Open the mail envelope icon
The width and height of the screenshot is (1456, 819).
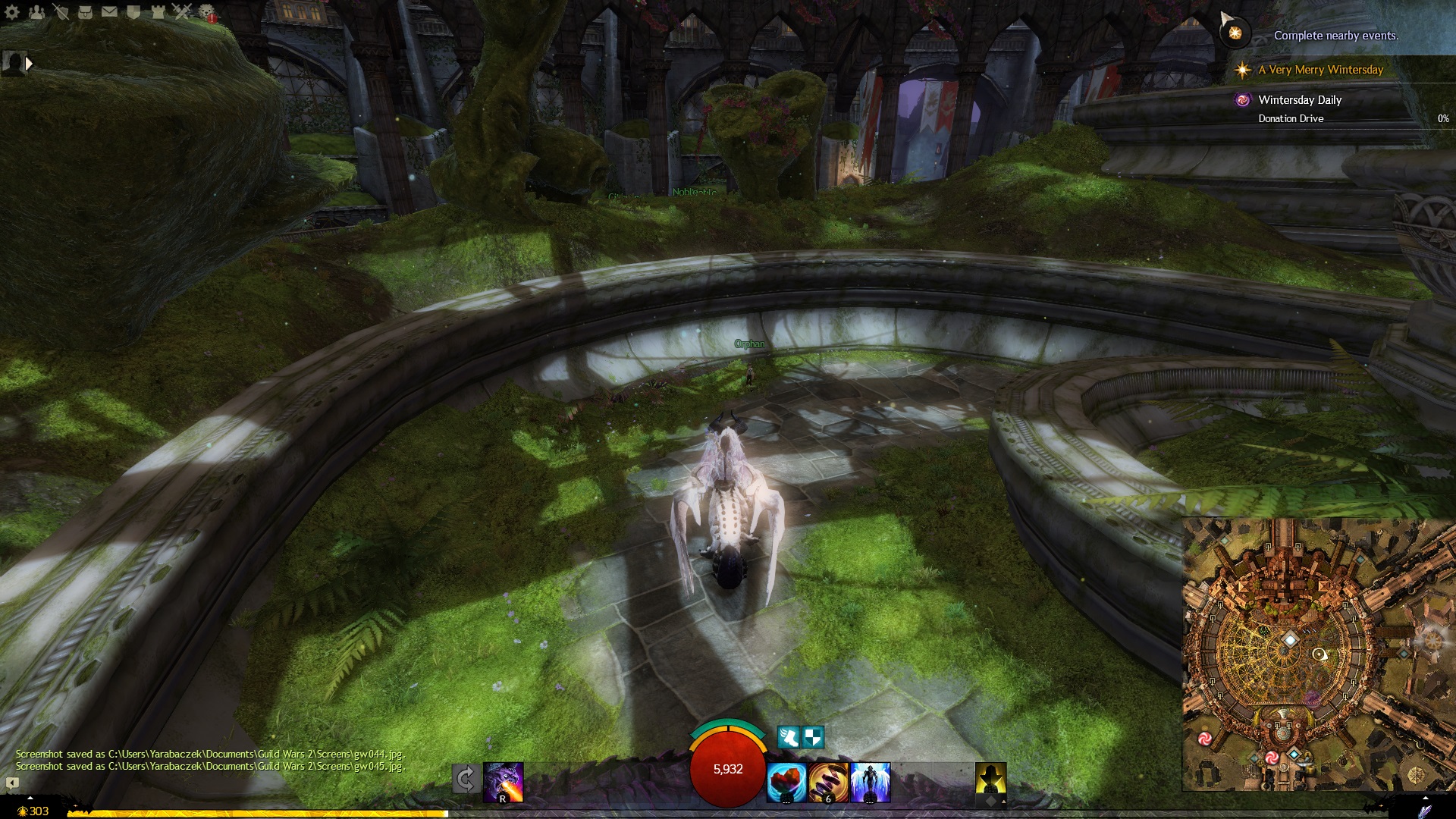coord(109,11)
